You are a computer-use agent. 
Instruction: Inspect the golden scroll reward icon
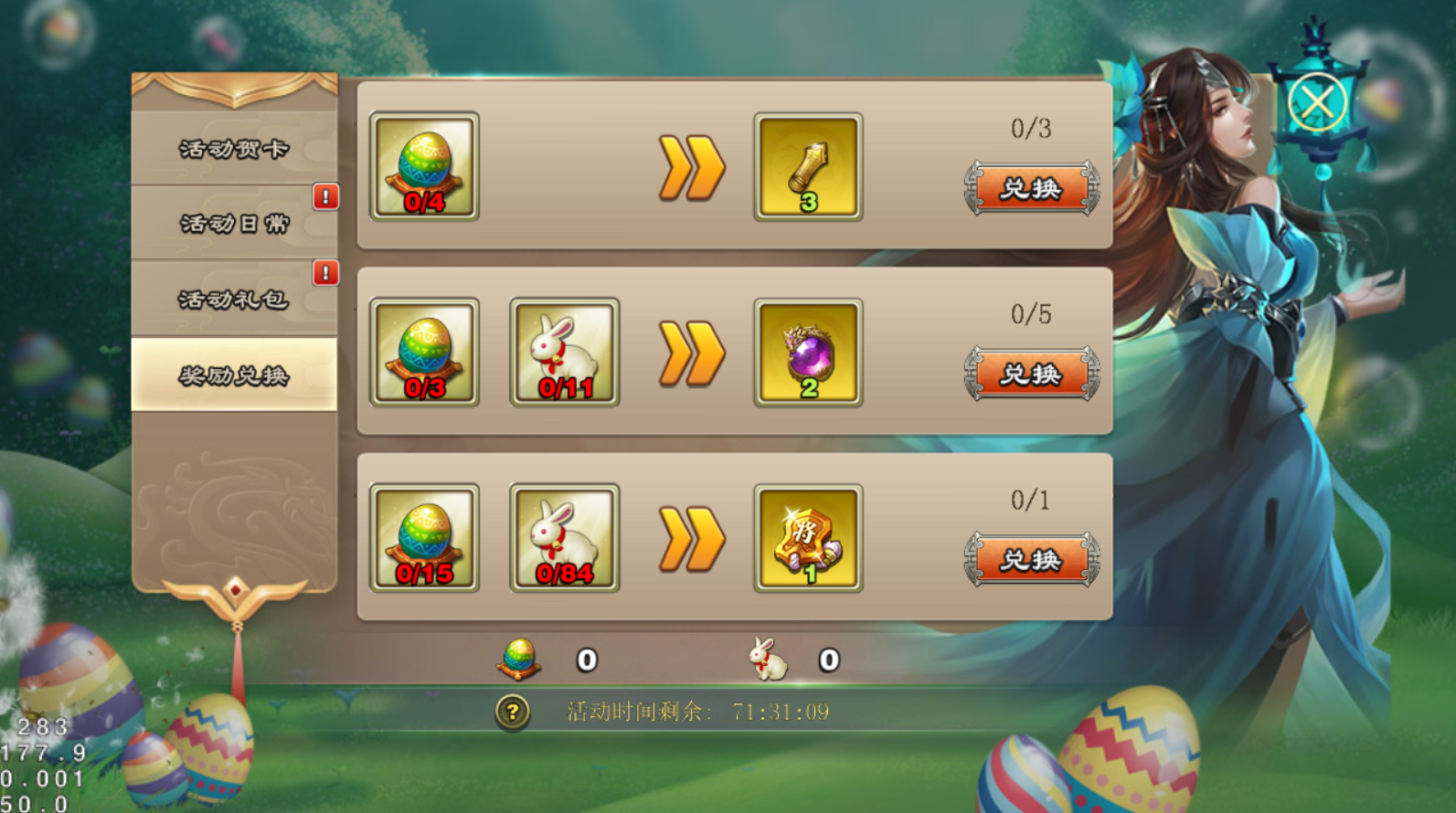pos(808,167)
